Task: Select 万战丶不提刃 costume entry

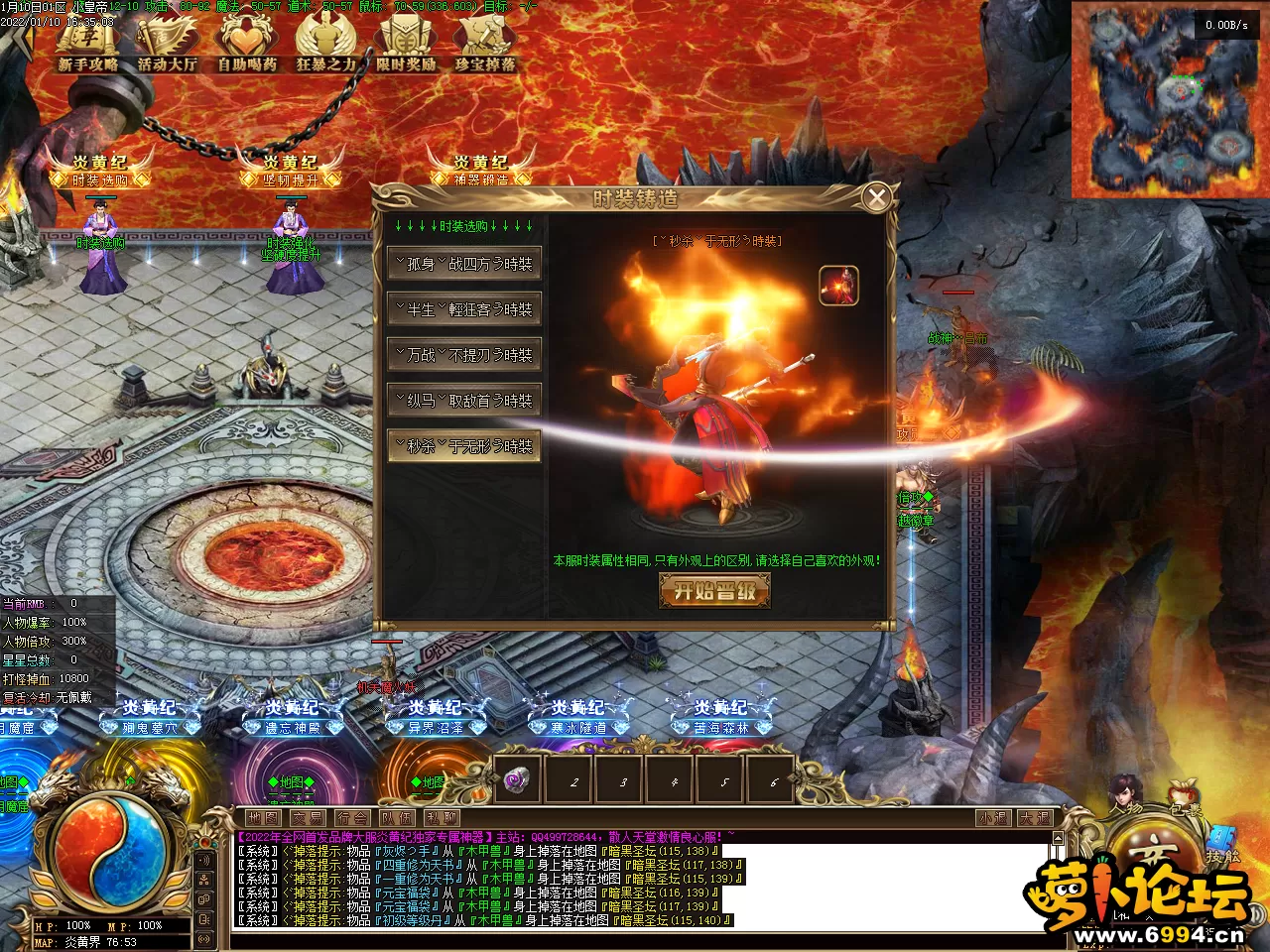Action: (464, 355)
